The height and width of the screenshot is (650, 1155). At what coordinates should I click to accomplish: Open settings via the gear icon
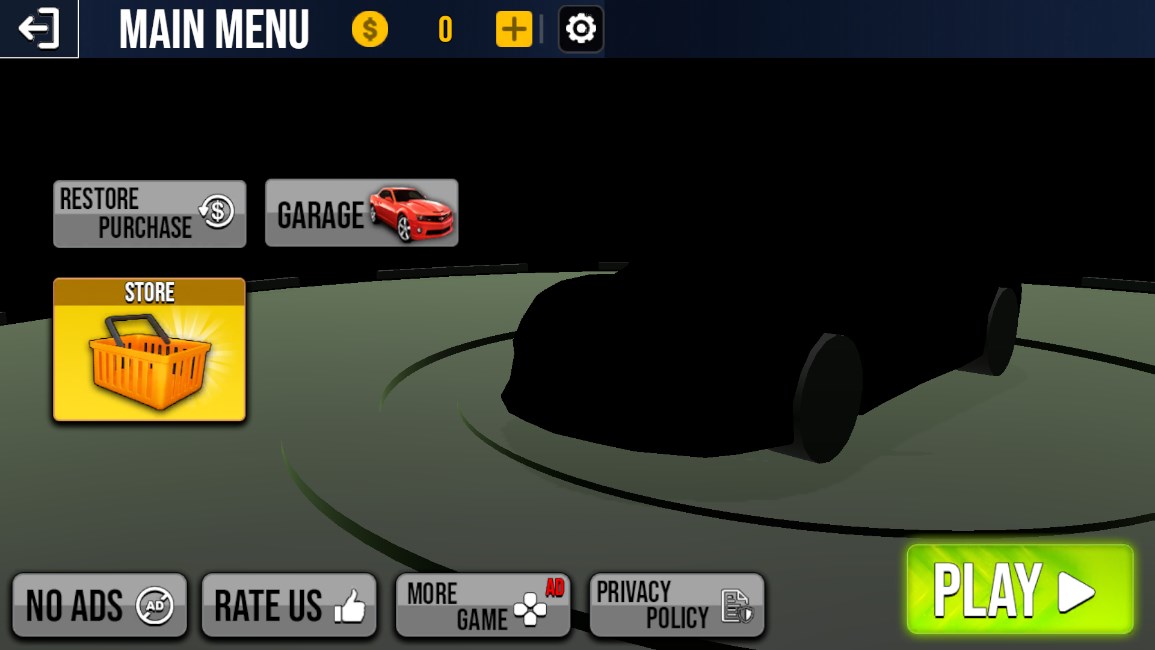point(581,29)
